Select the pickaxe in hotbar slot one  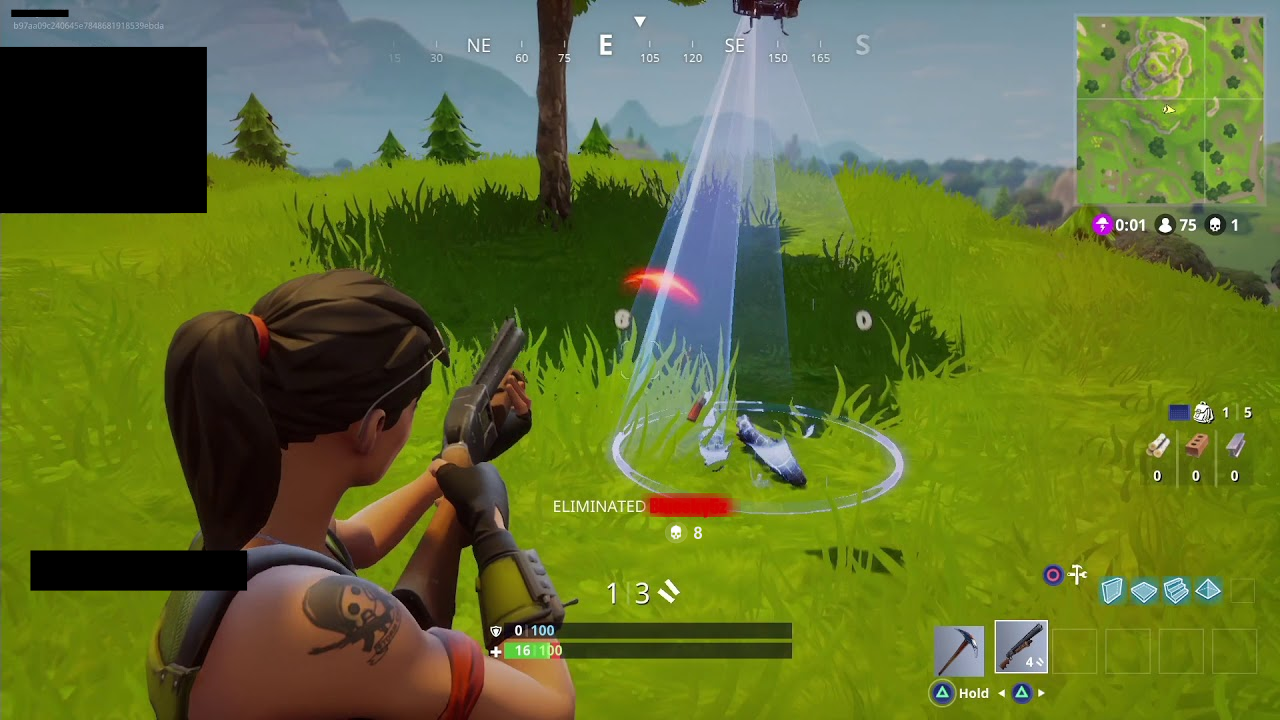tap(959, 650)
